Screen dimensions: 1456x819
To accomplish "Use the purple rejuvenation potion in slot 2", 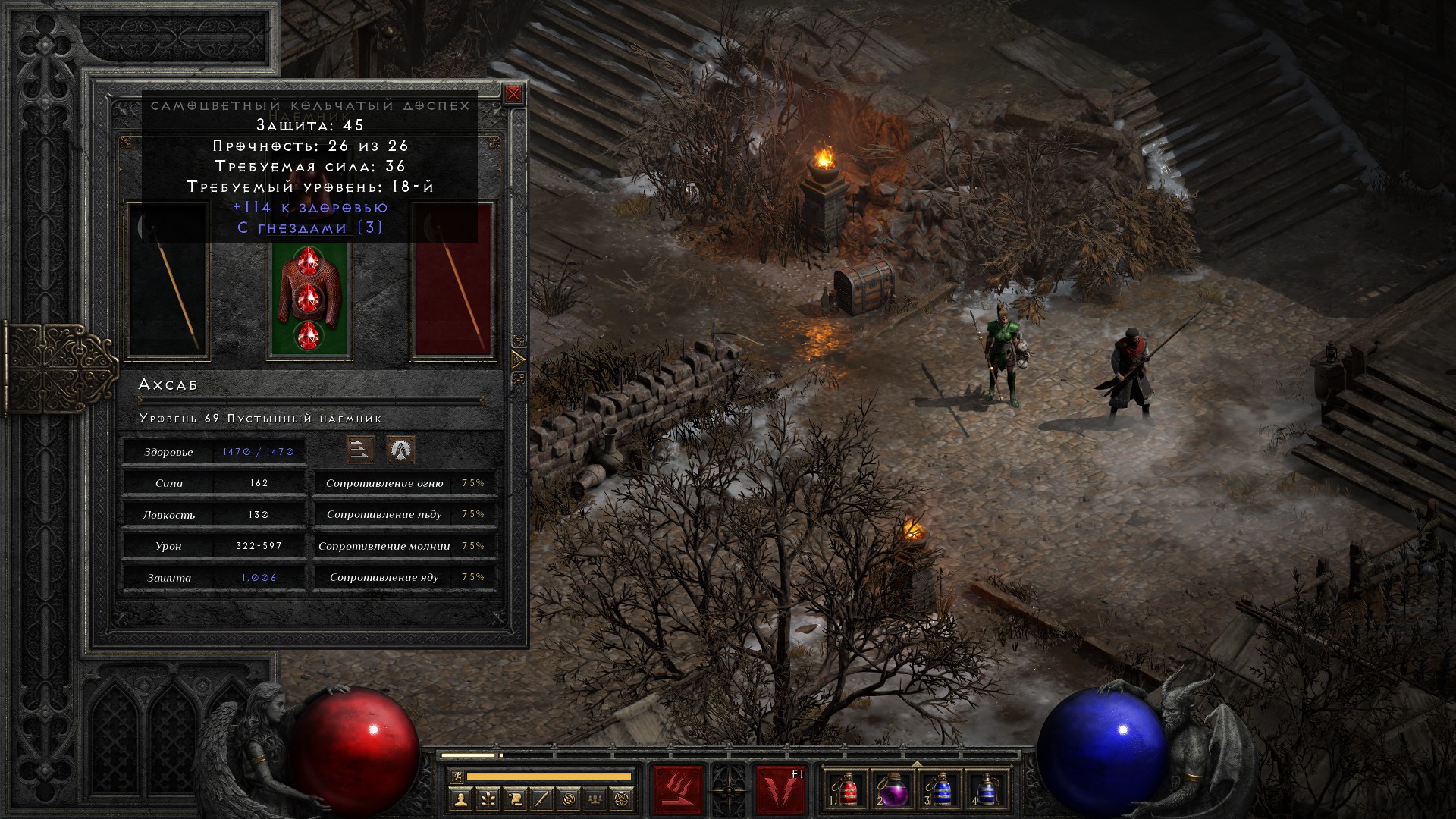I will [893, 790].
